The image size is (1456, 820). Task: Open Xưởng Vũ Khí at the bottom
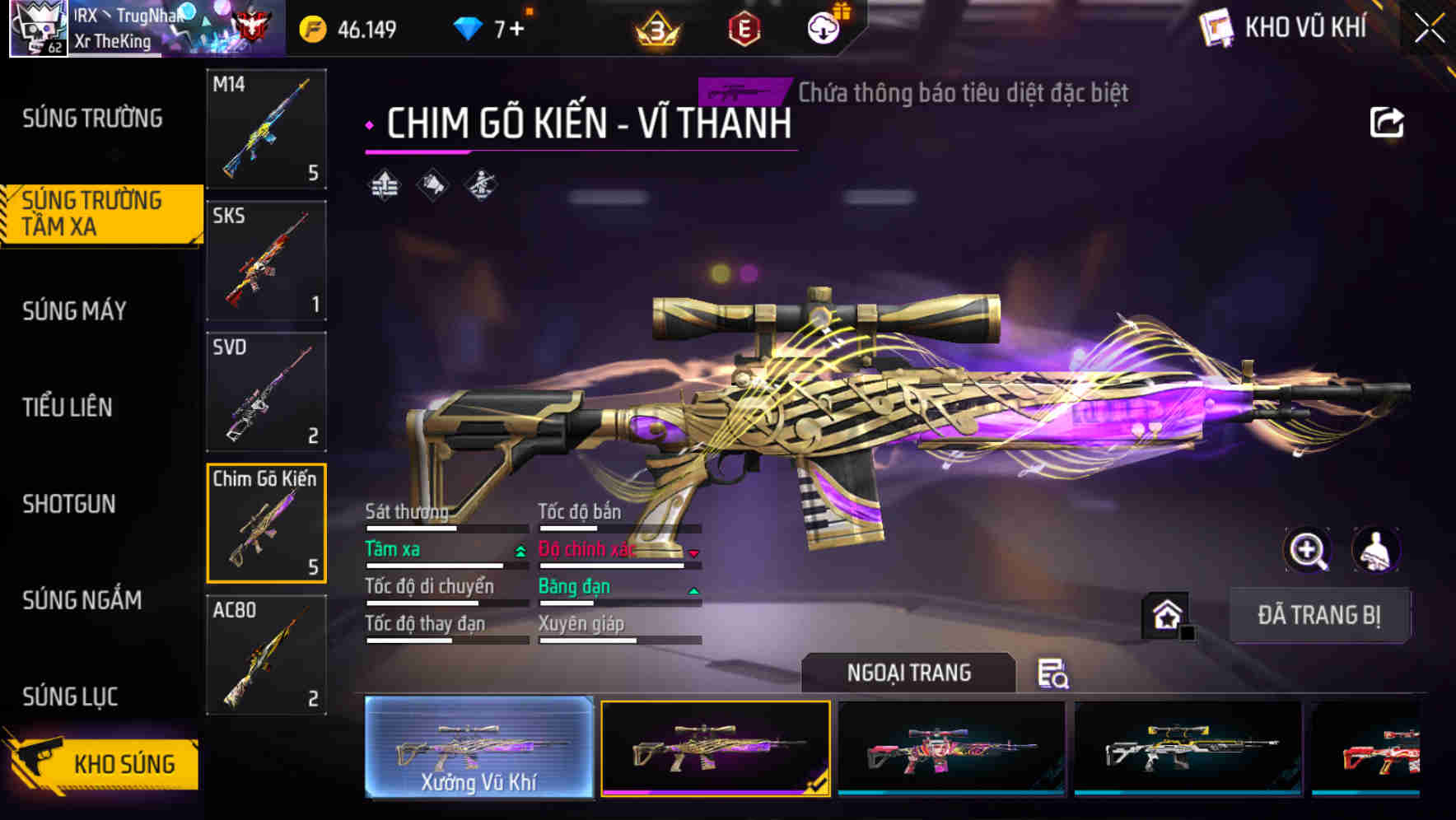click(x=478, y=751)
